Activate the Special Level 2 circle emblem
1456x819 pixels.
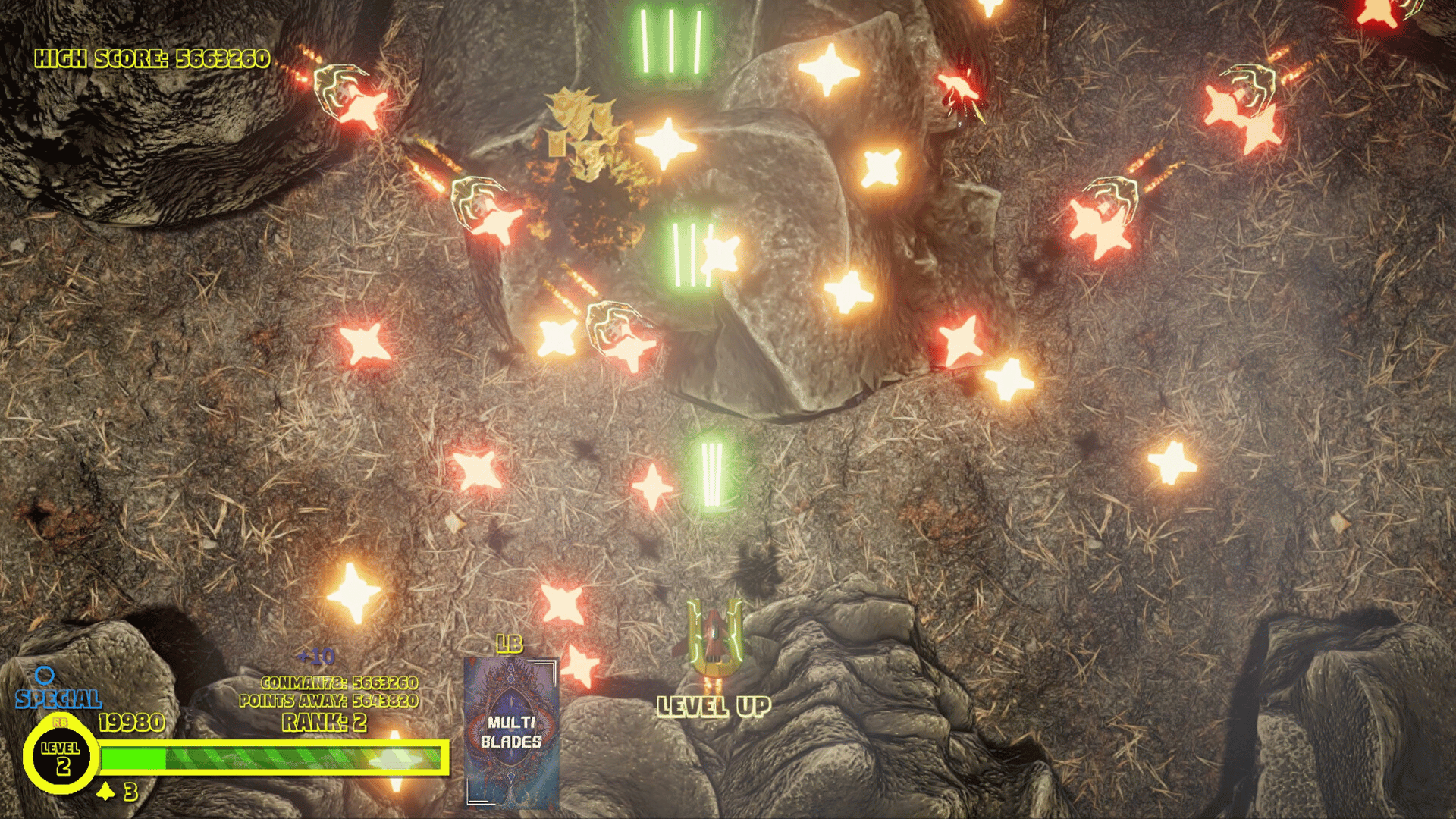(x=61, y=757)
